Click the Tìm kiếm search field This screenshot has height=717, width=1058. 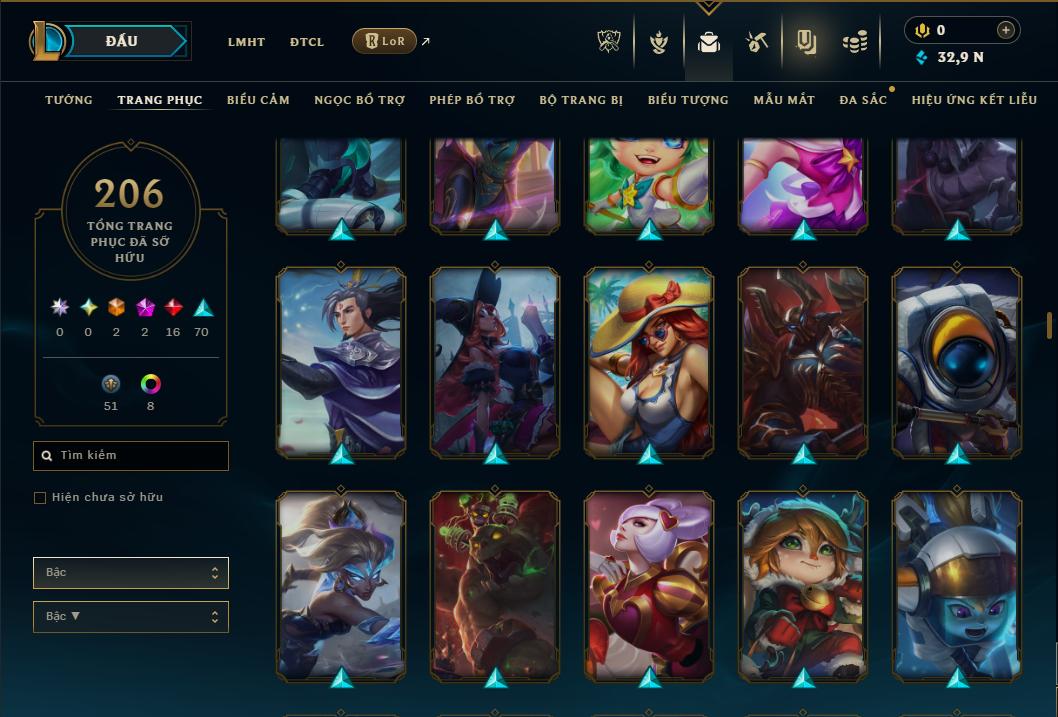[131, 456]
